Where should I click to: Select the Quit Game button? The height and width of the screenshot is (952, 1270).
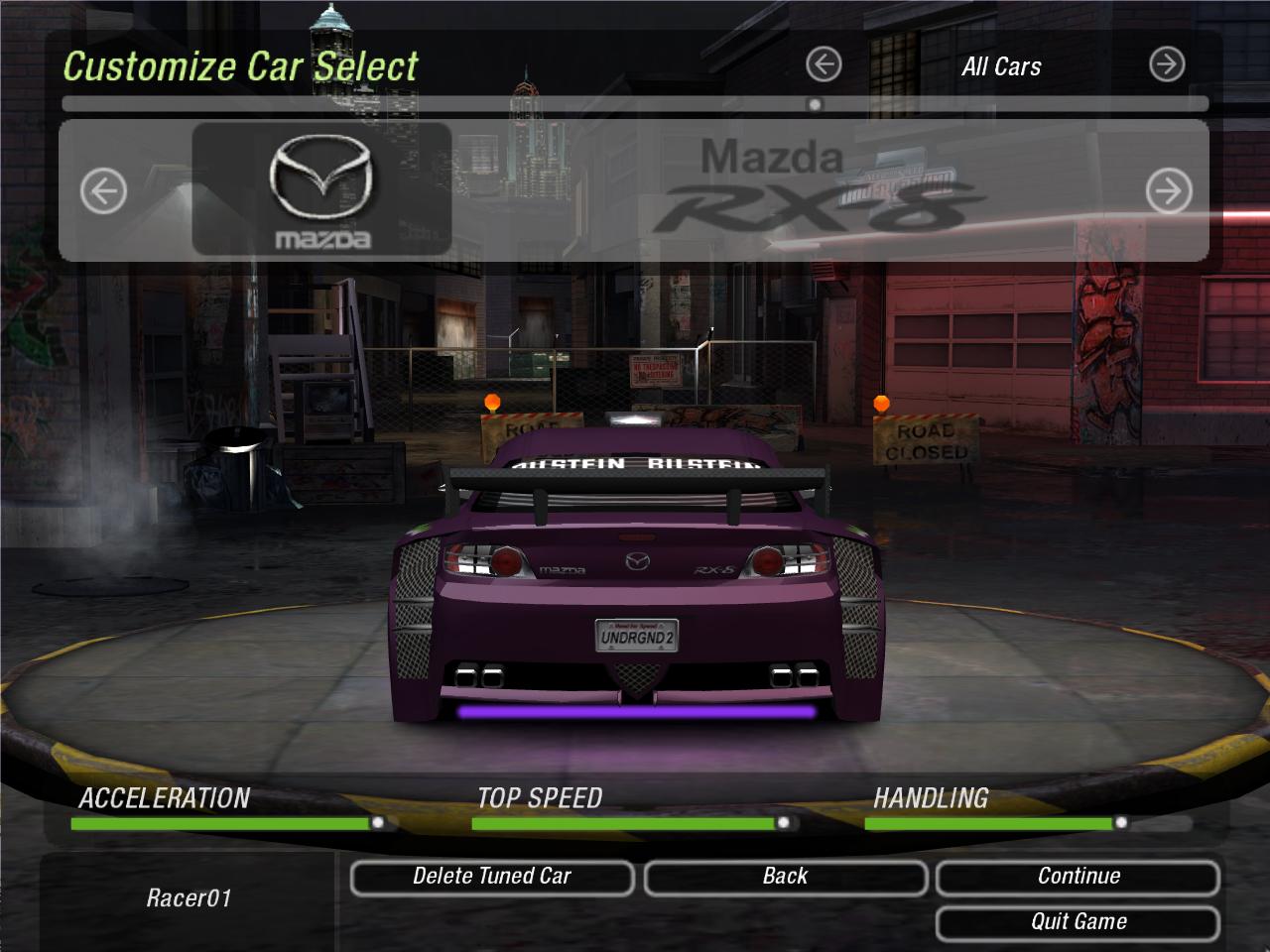(x=1078, y=922)
